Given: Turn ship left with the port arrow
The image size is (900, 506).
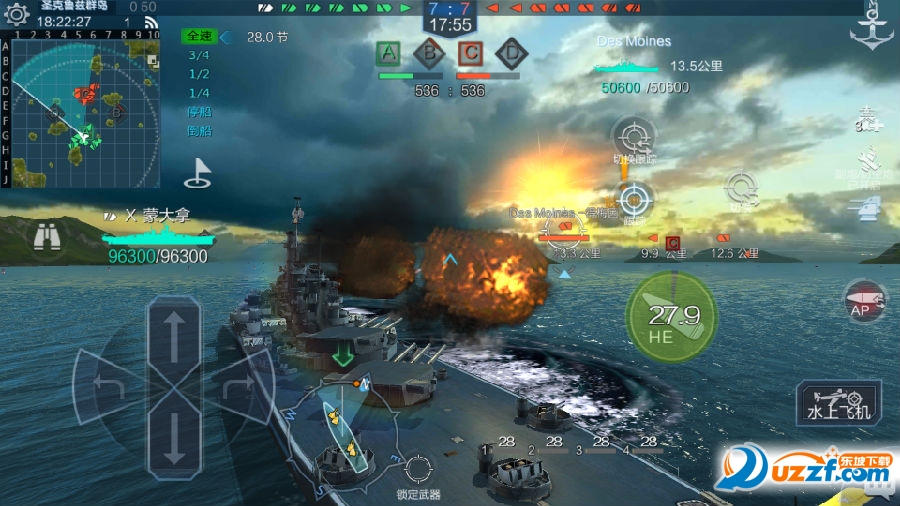Looking at the screenshot, I should (108, 385).
